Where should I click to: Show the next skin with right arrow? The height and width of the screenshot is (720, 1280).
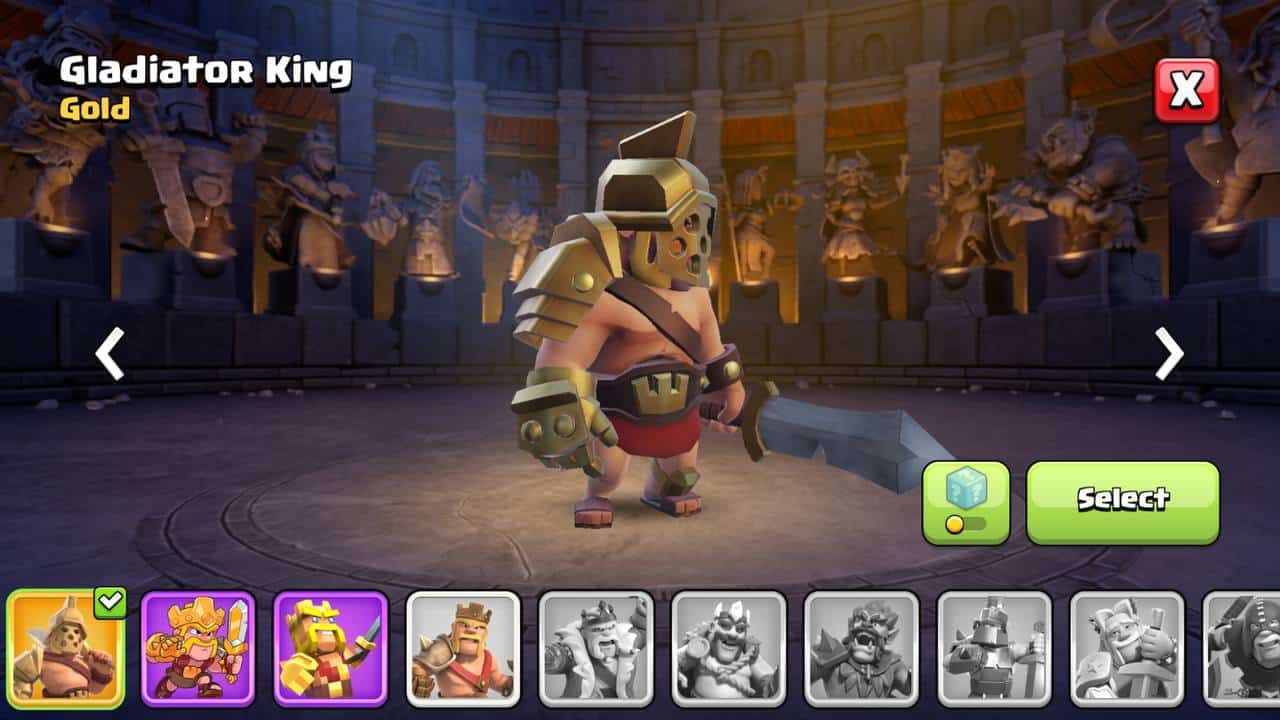(x=1169, y=354)
